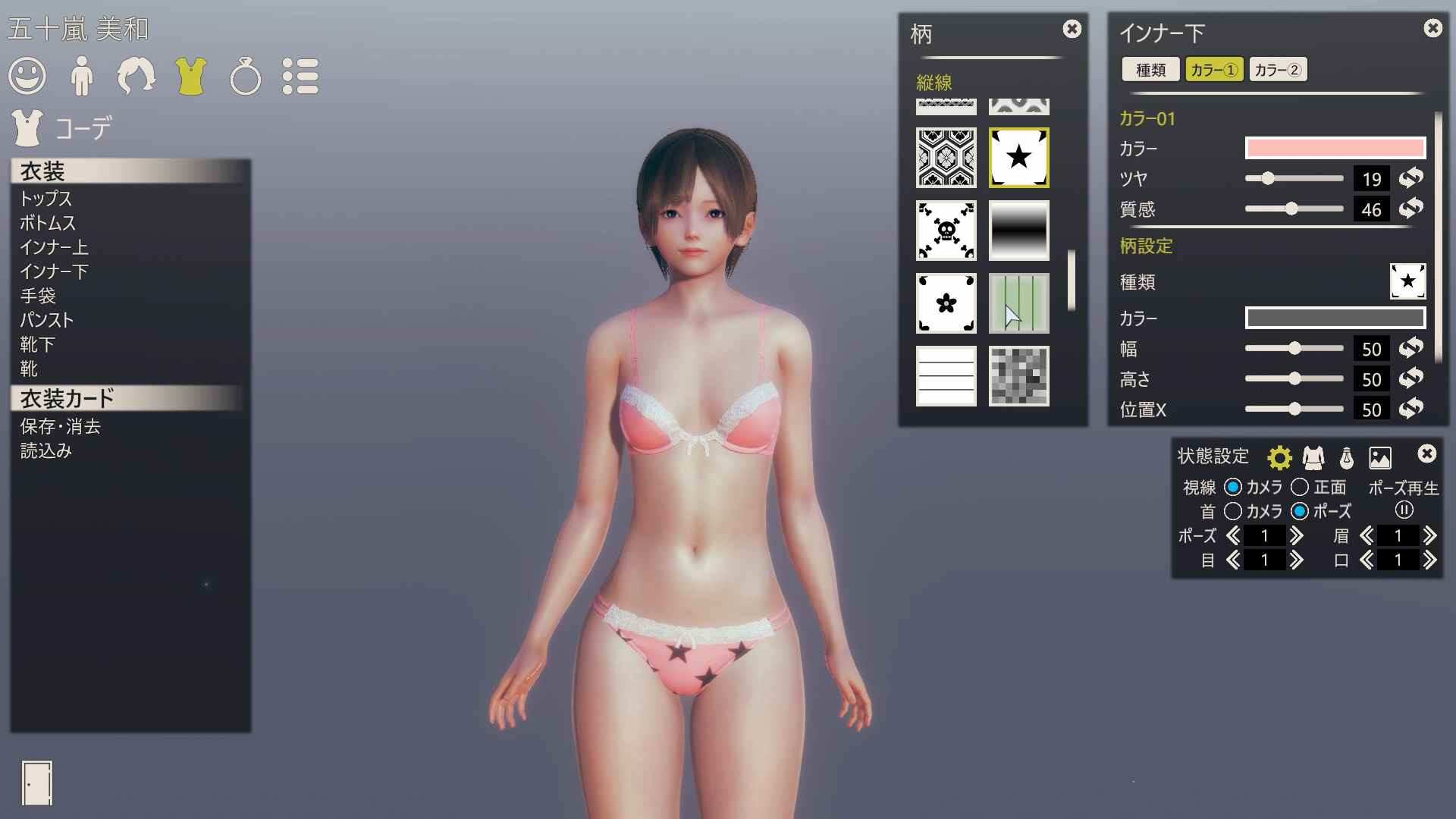Select the green vertical stripes pattern
The height and width of the screenshot is (819, 1456).
(x=1018, y=303)
